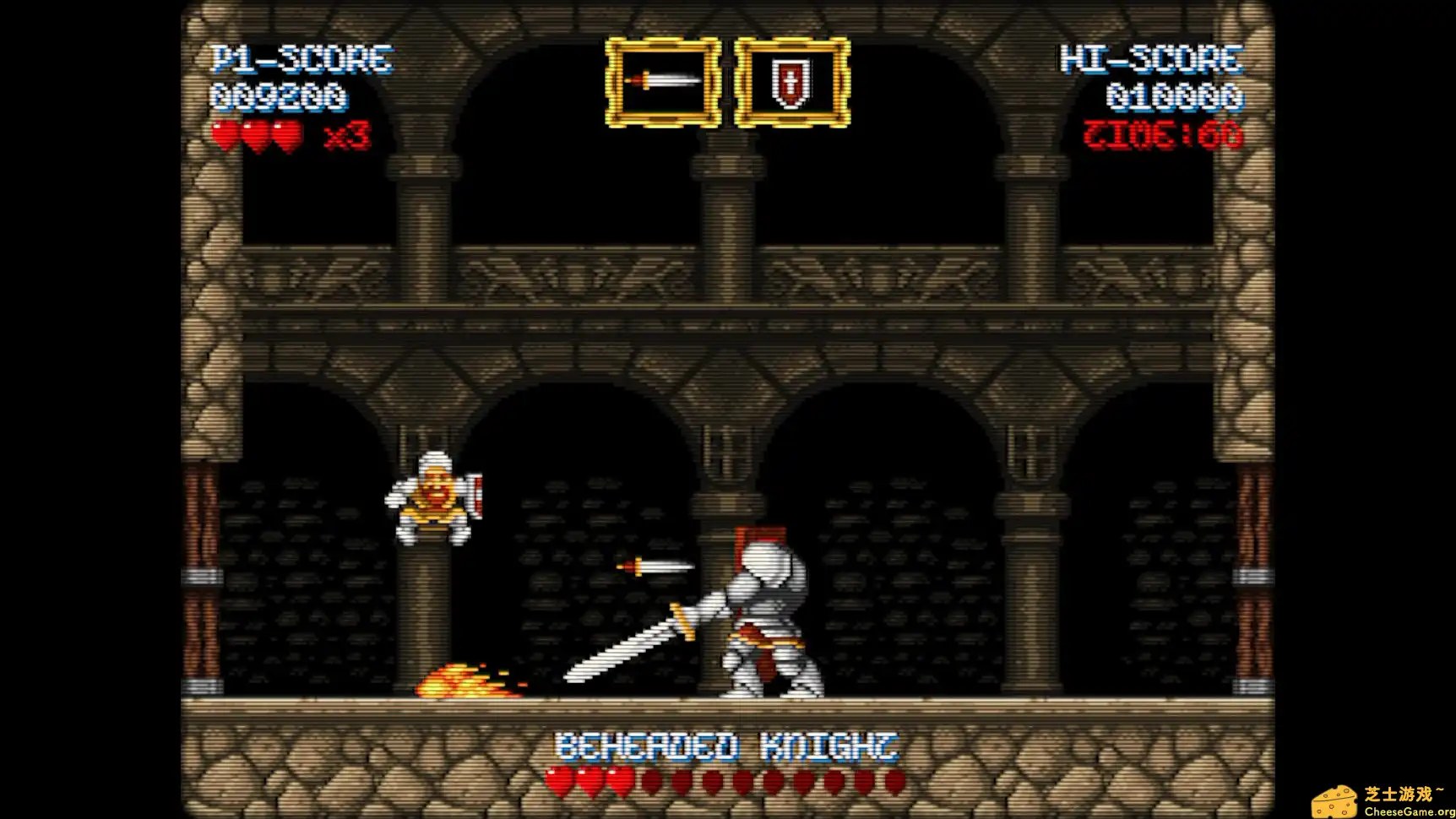Select the shield icon in the right gold frame
Screen dimensions: 1456x819
point(791,82)
